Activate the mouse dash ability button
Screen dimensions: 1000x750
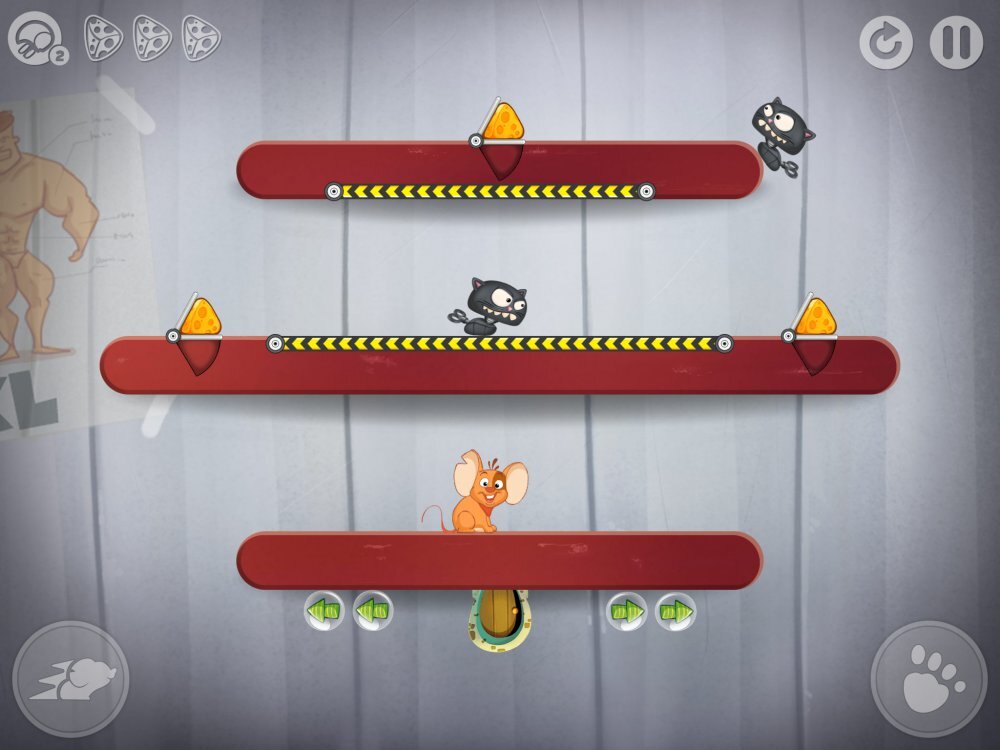point(71,679)
